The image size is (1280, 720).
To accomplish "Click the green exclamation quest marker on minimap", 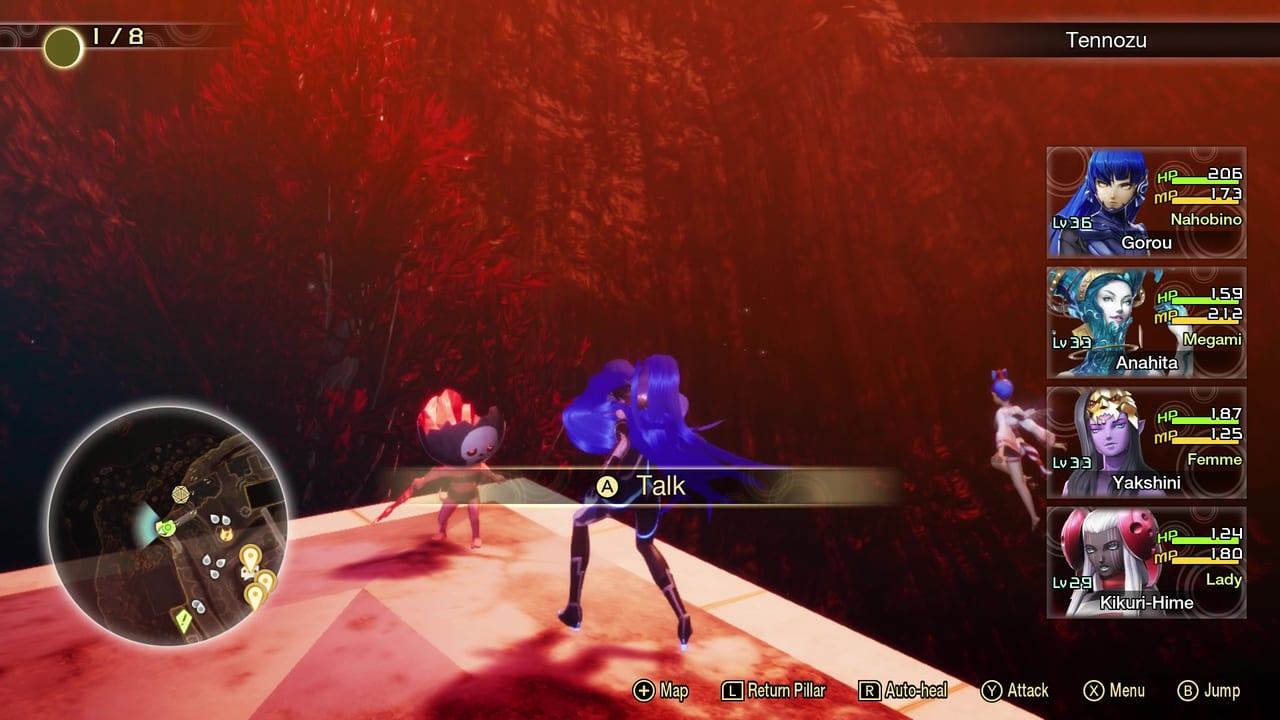I will pos(182,618).
